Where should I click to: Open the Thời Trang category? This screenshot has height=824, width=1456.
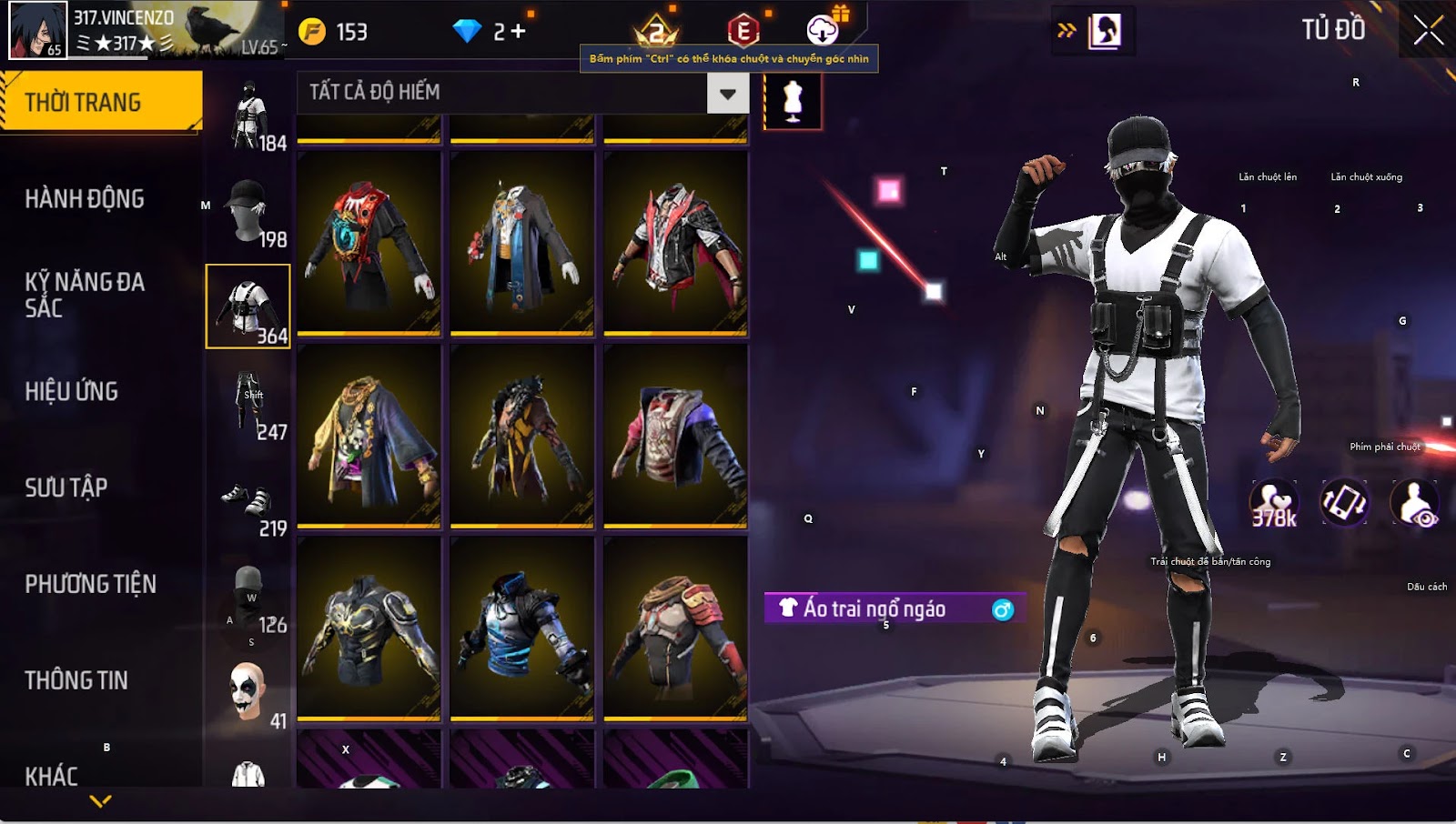click(101, 102)
